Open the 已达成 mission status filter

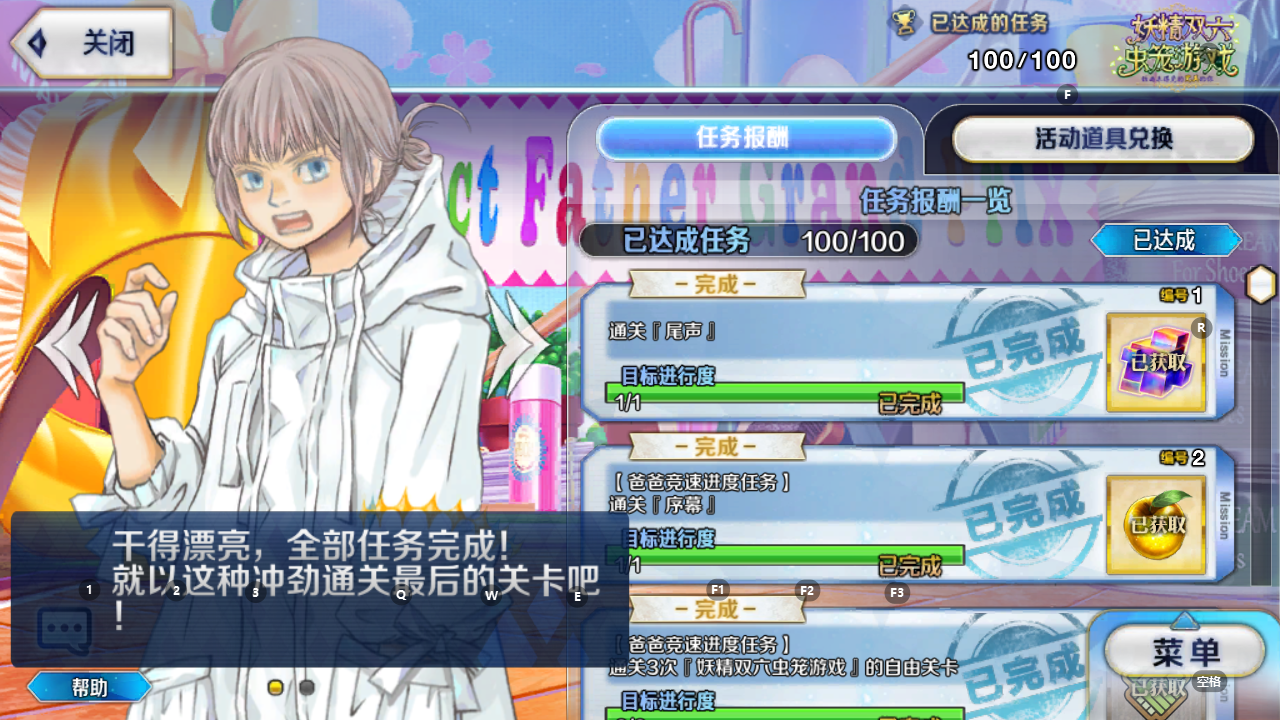click(1166, 240)
